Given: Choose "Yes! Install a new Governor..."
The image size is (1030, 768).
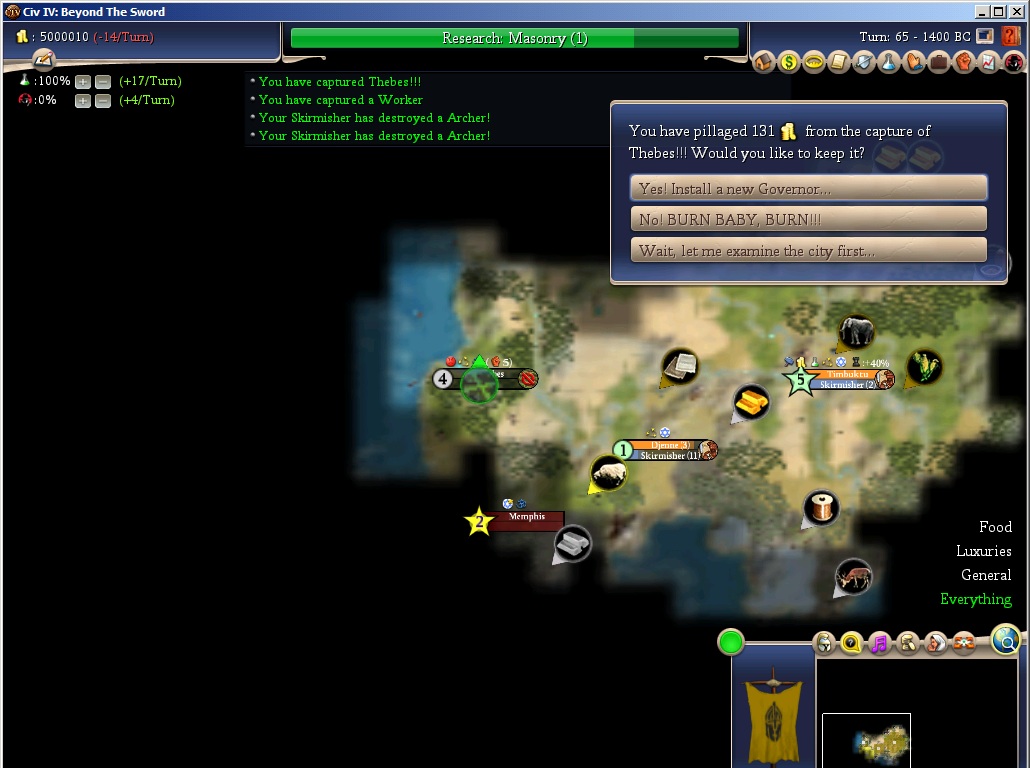Looking at the screenshot, I should (x=808, y=188).
